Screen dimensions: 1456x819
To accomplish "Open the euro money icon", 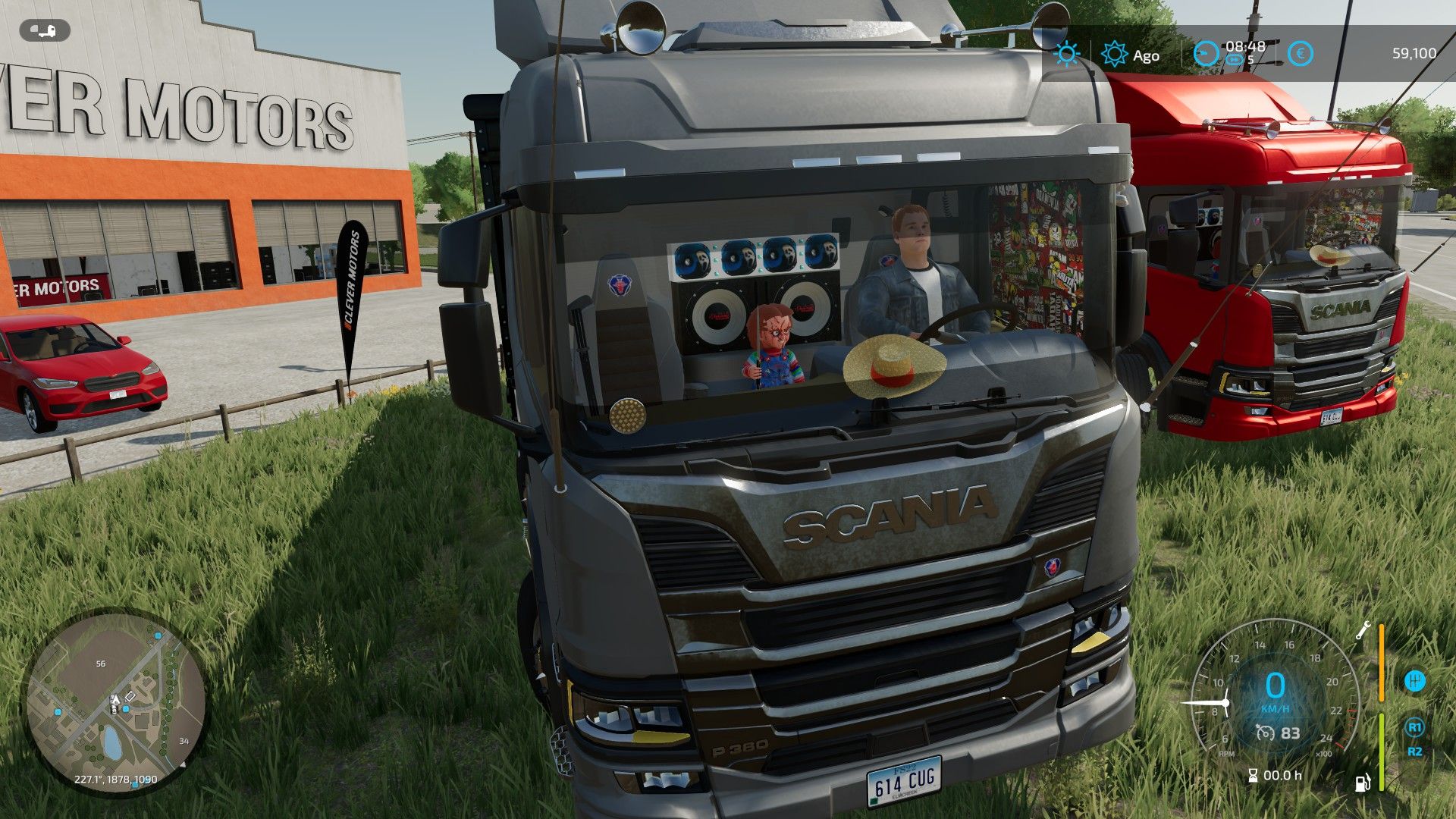I will (1301, 54).
